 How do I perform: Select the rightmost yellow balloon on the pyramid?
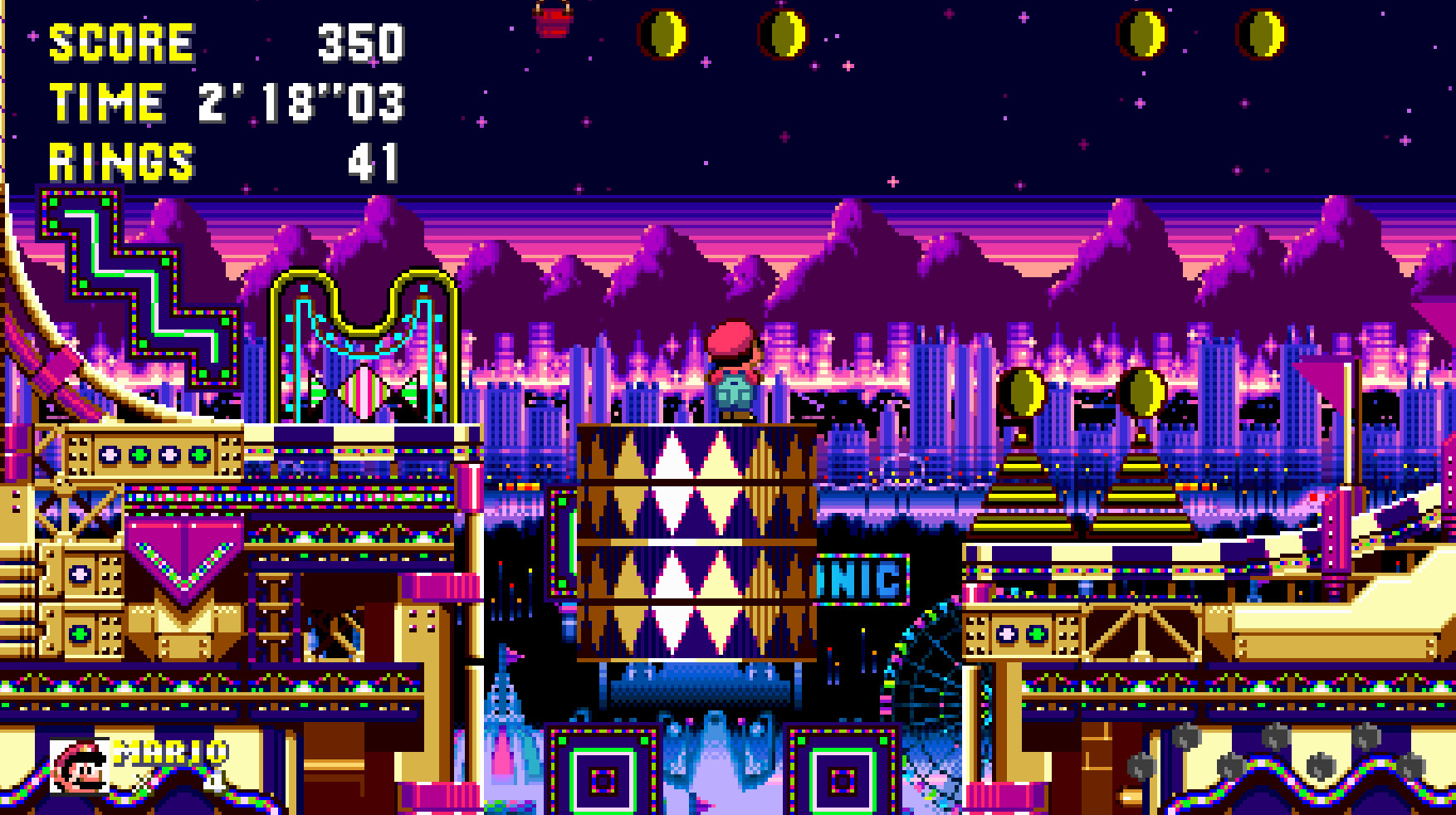(1142, 392)
